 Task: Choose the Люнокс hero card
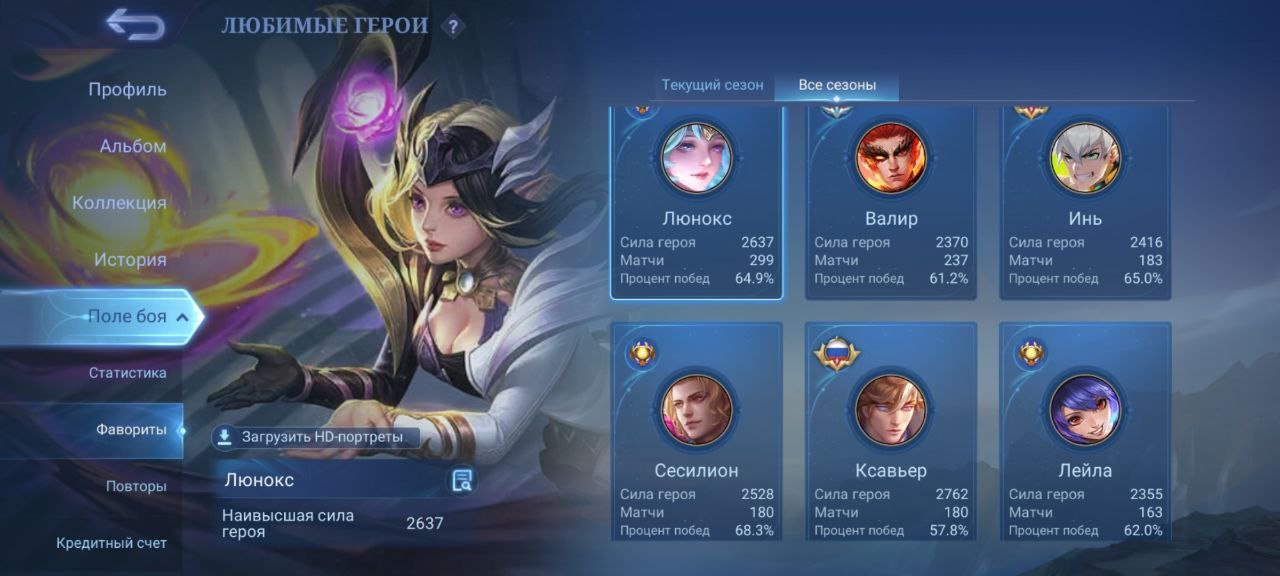coord(697,202)
